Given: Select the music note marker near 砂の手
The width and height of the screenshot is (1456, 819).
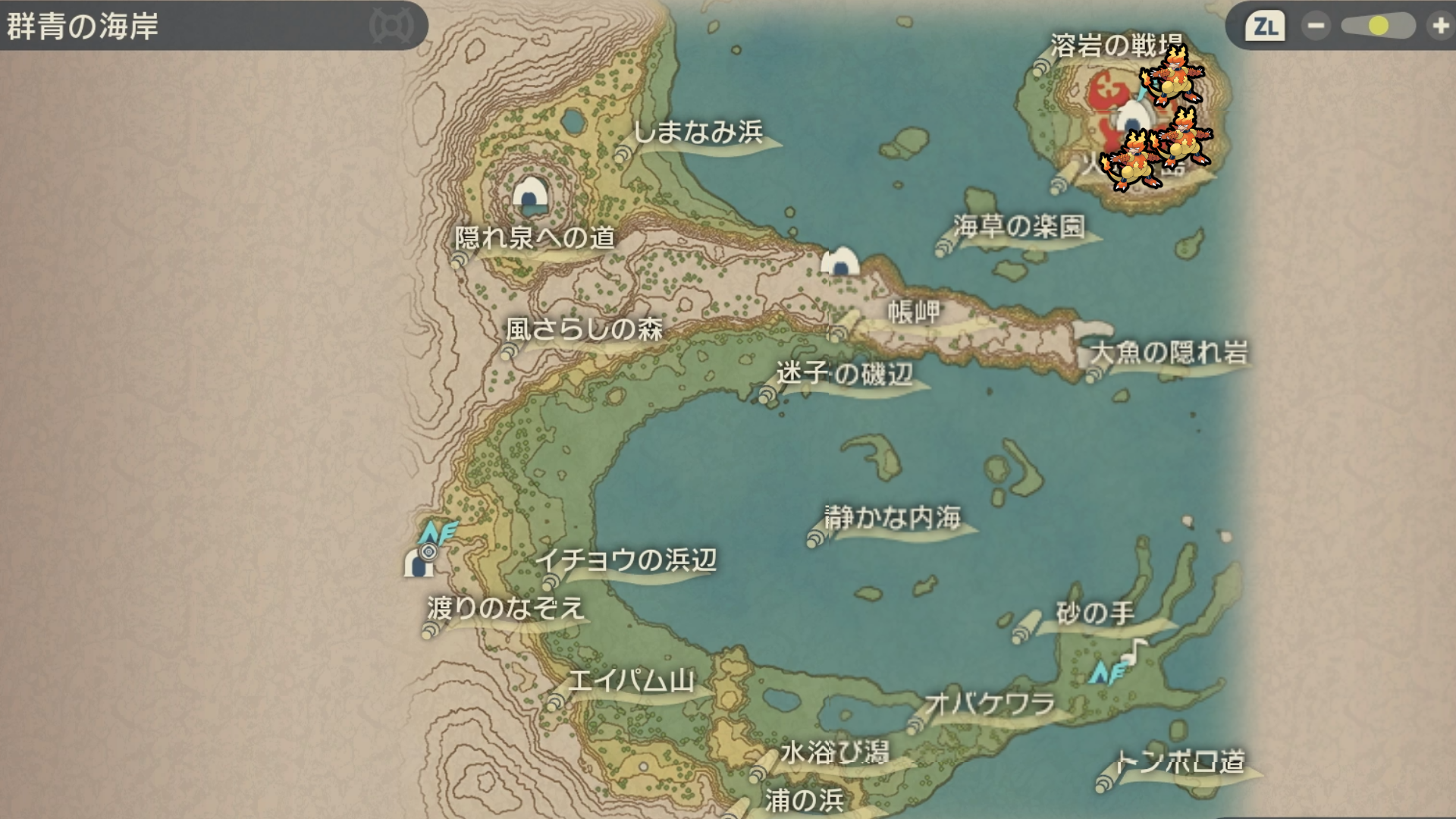Looking at the screenshot, I should 1135,650.
